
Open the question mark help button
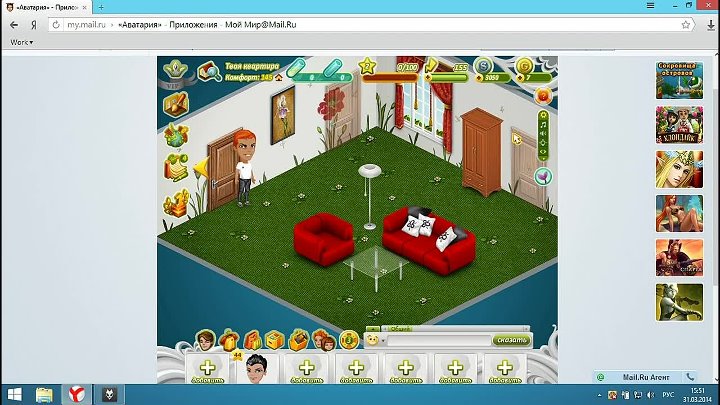543,96
